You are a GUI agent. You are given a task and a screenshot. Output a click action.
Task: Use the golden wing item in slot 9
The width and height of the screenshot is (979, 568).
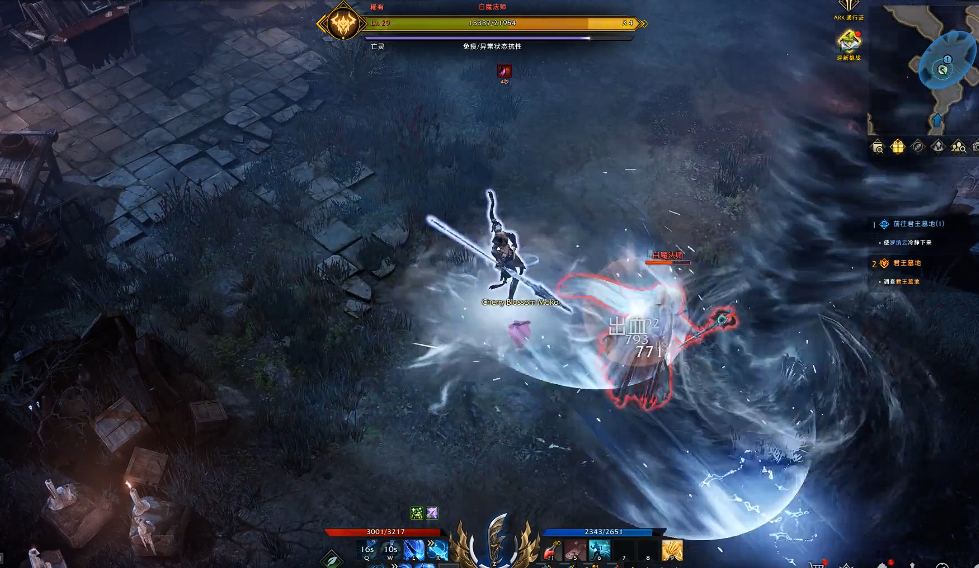(672, 549)
